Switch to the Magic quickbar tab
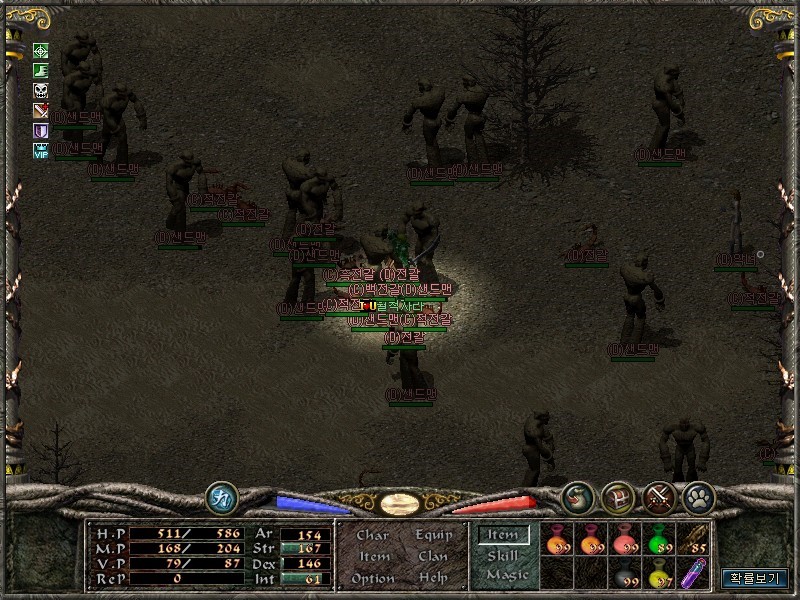800x600 pixels. [x=506, y=576]
